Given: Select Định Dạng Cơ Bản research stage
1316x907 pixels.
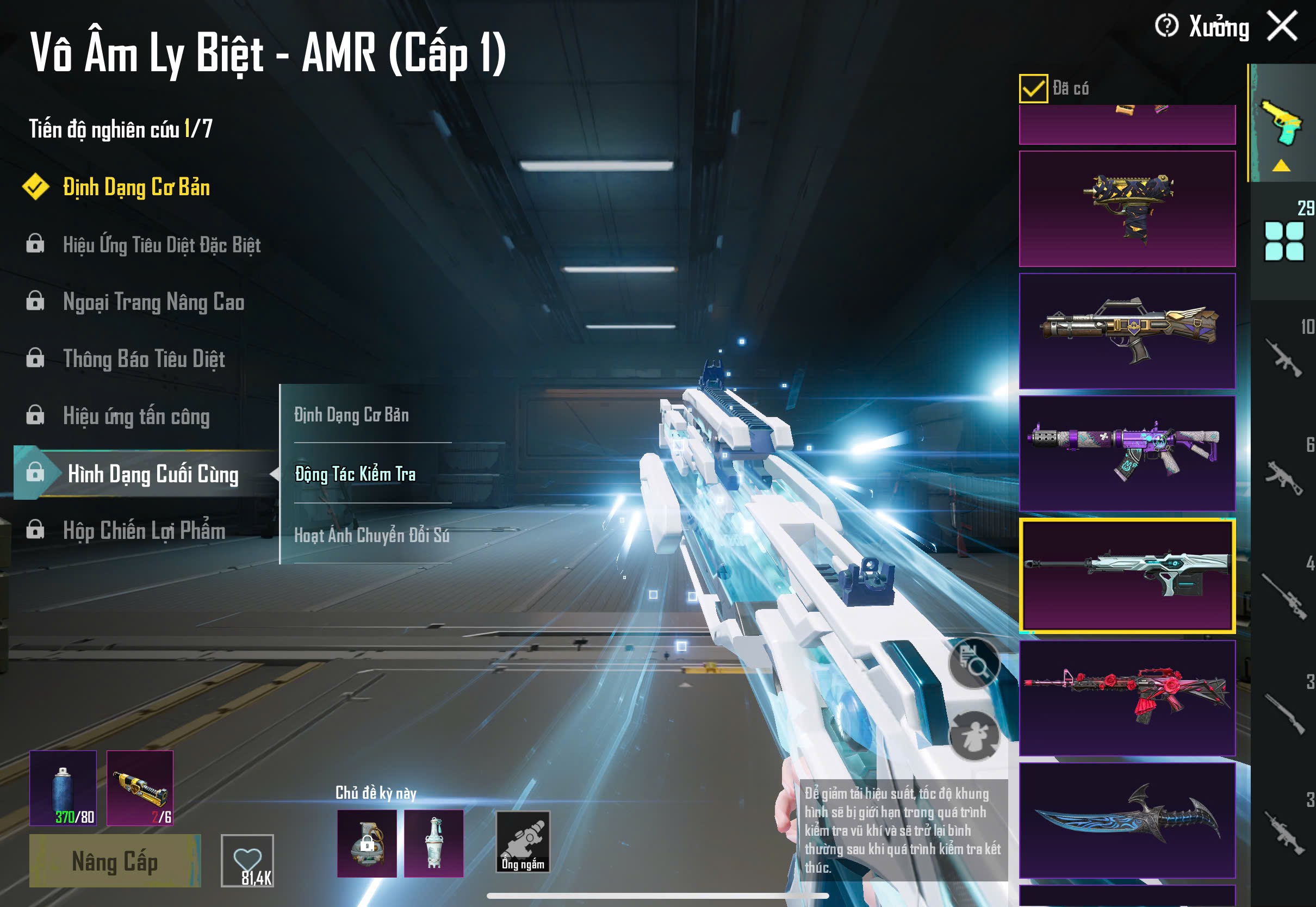Looking at the screenshot, I should (136, 188).
